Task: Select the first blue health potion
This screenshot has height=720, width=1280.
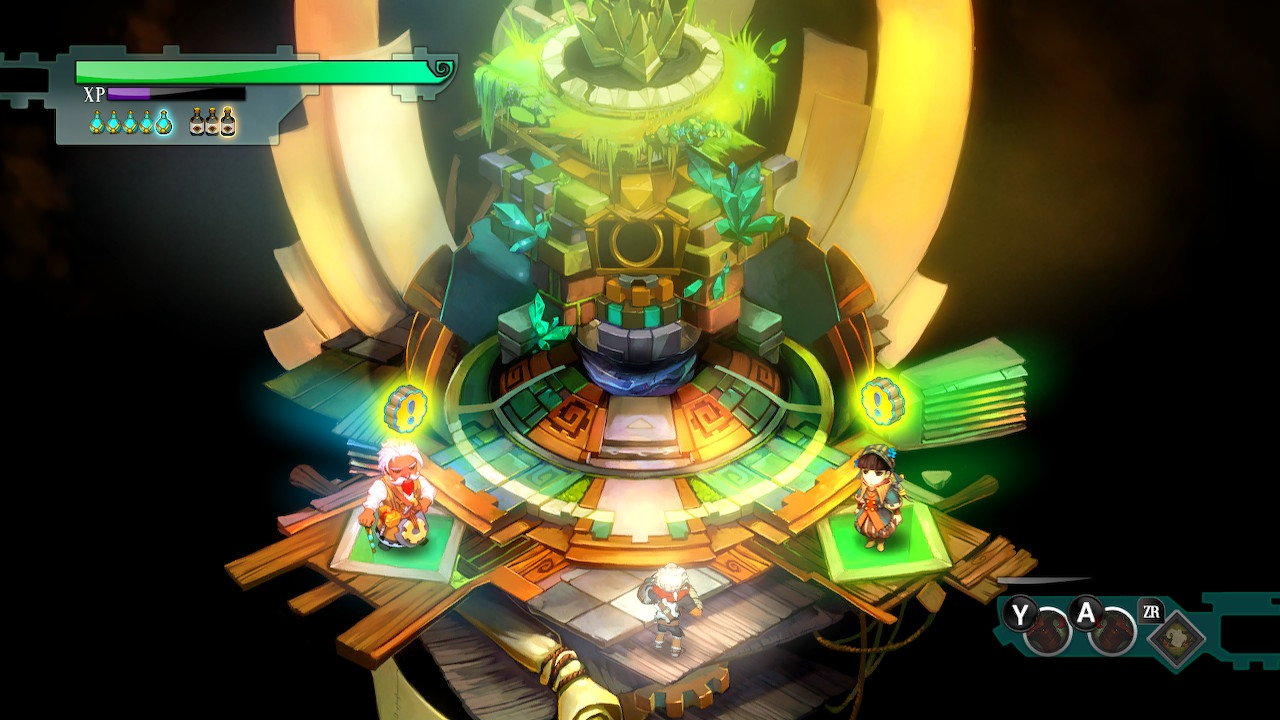Action: coord(97,124)
